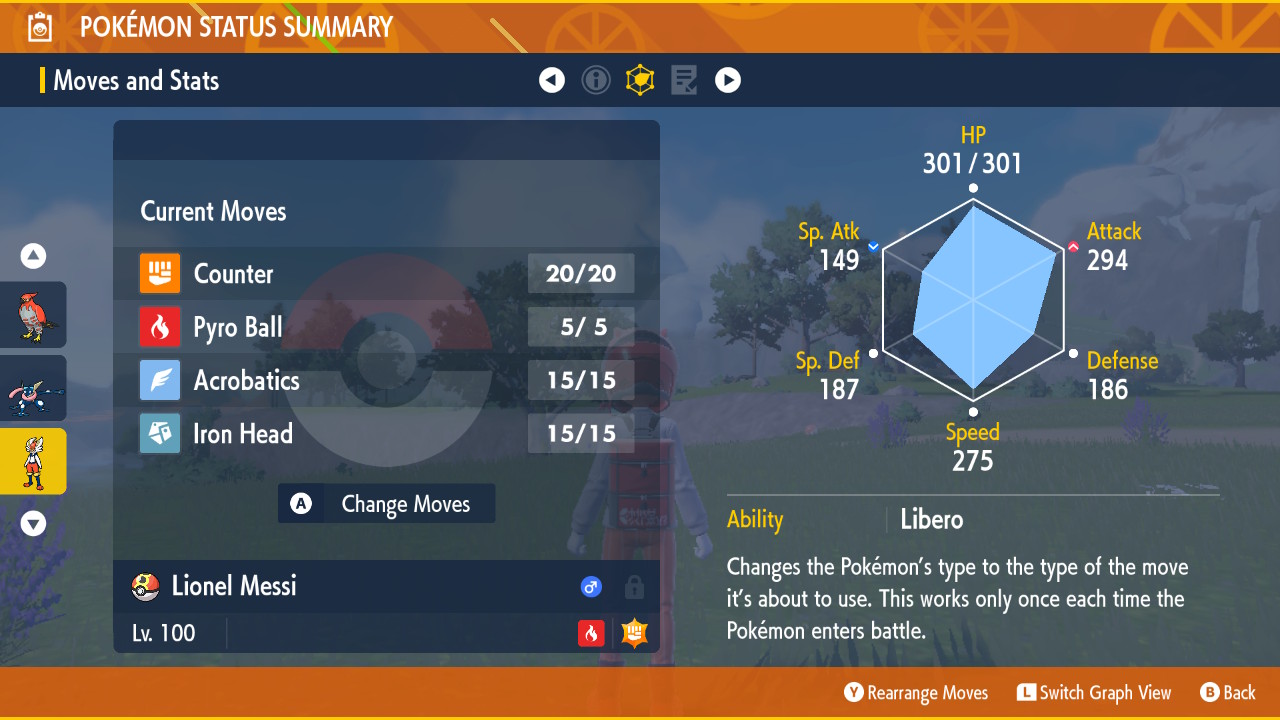Switch to the info page tab

pyautogui.click(x=596, y=80)
